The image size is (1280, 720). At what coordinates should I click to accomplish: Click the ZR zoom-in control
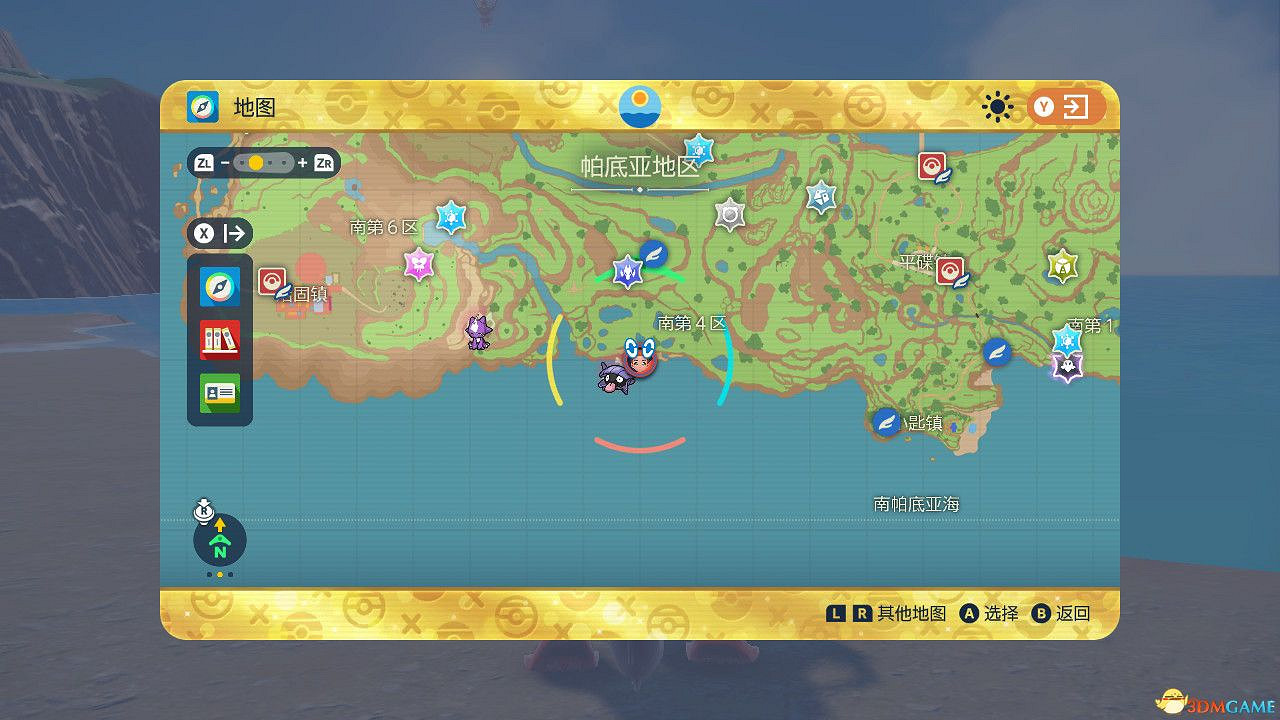coord(322,161)
